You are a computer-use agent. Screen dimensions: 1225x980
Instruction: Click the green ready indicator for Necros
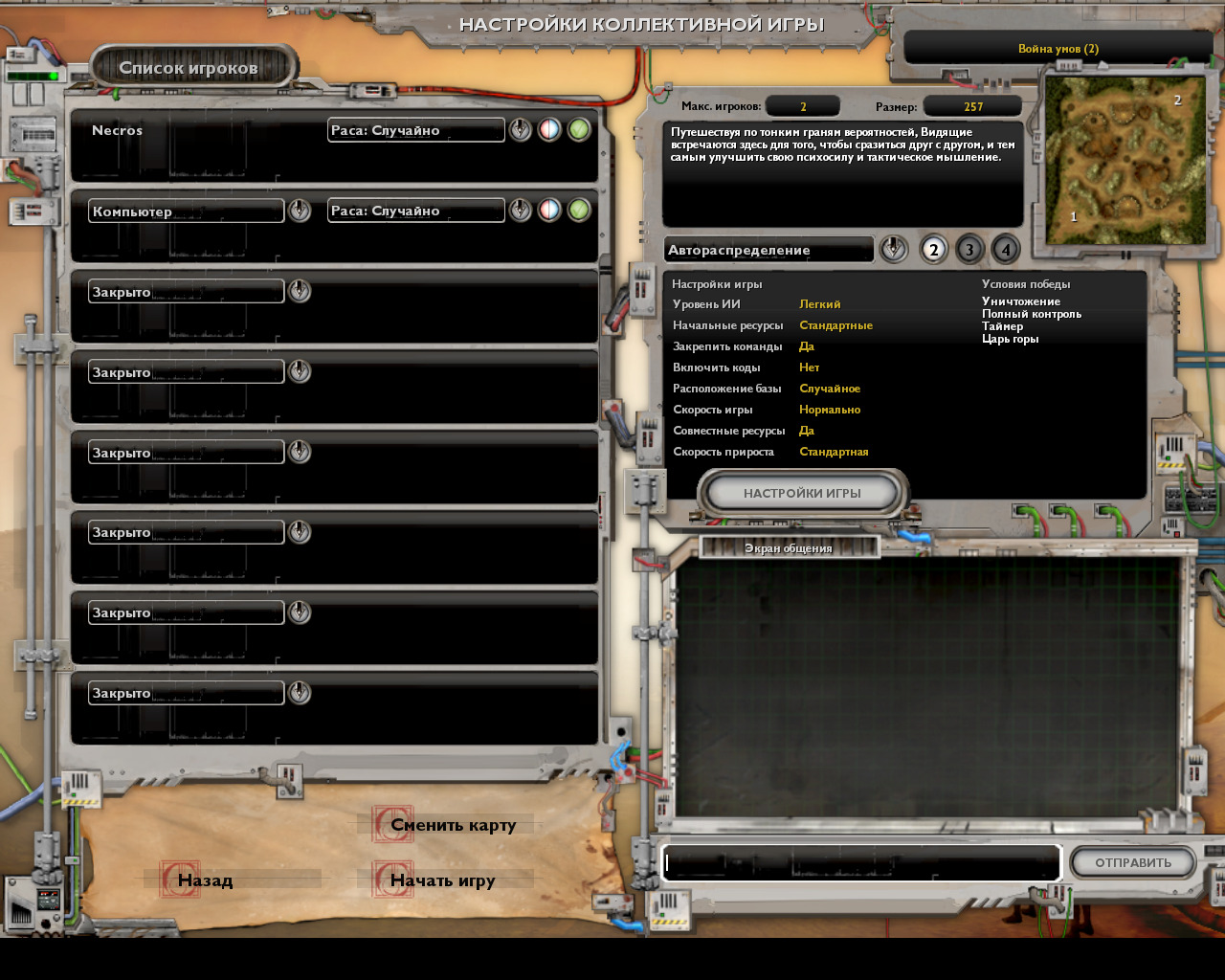(x=579, y=130)
